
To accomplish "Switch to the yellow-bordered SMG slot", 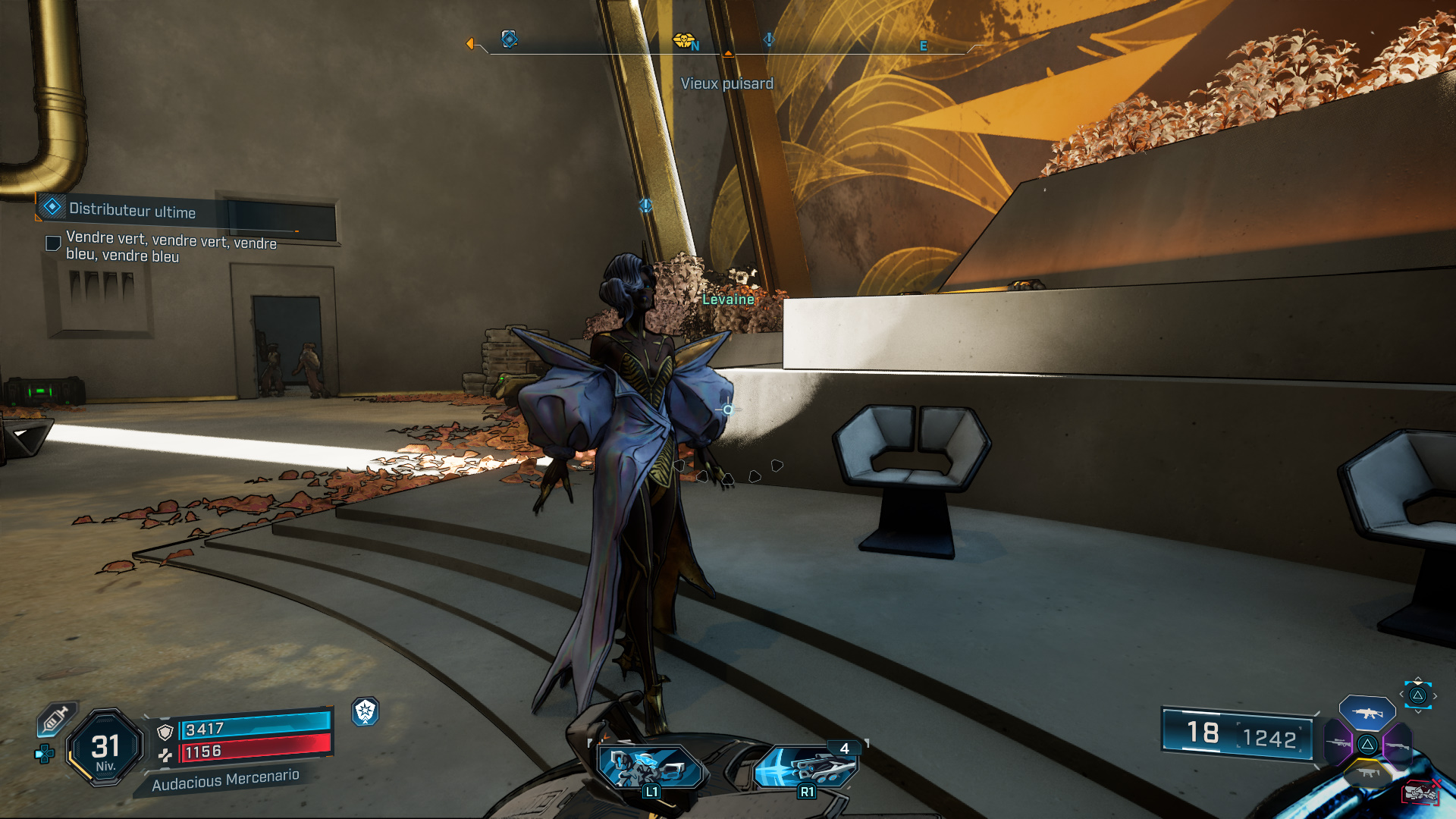I will tap(1367, 773).
